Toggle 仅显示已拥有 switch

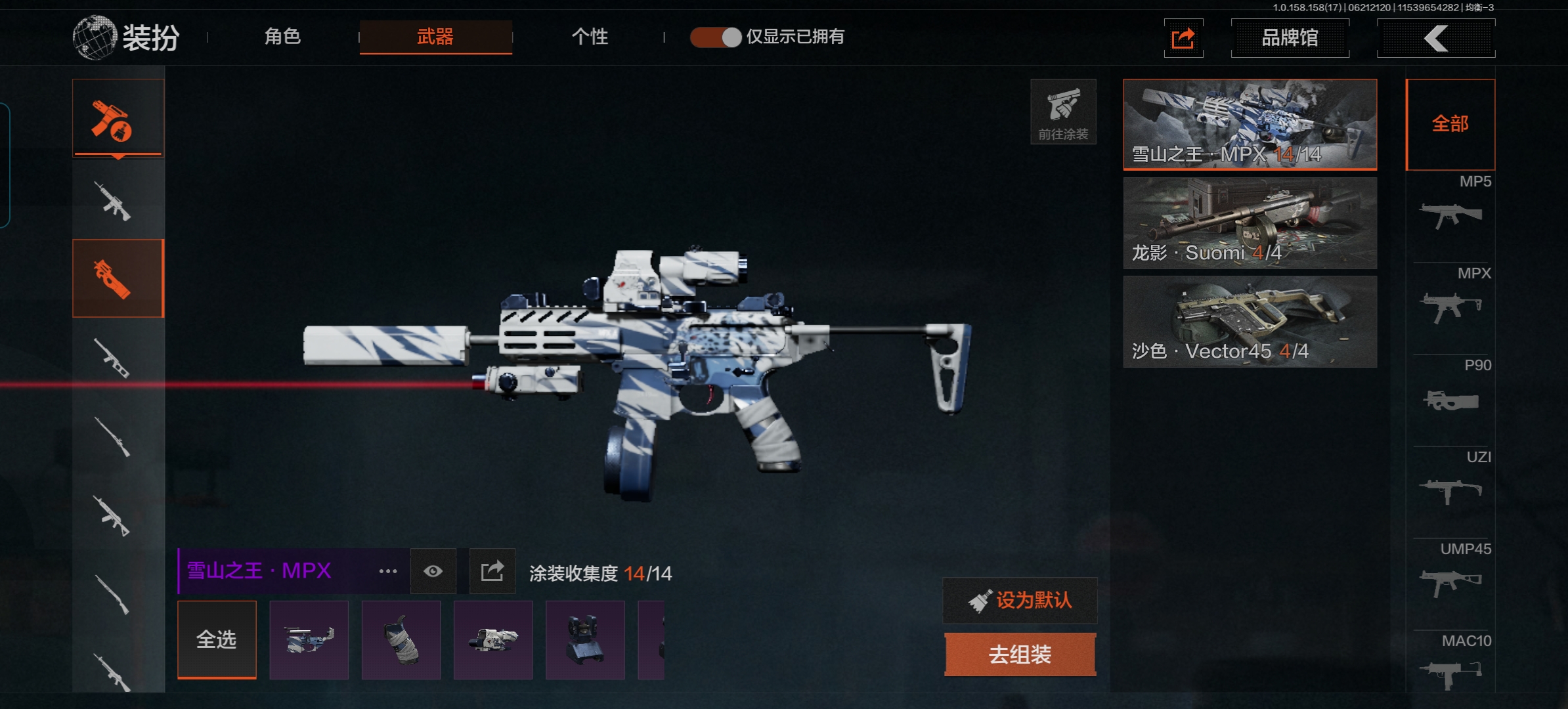(716, 37)
